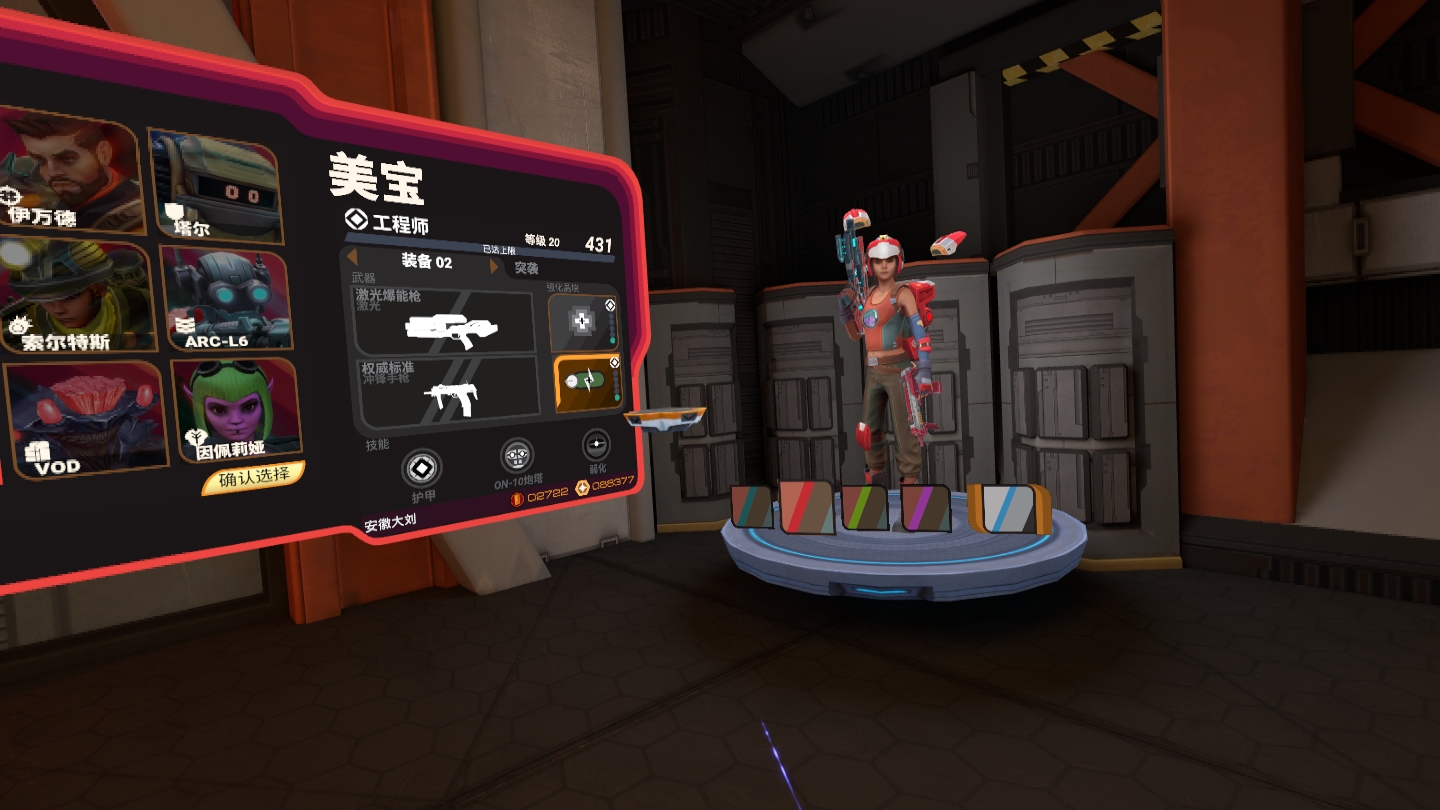Choose the 塔尔 robot hero tile
Image resolution: width=1440 pixels, height=810 pixels.
pos(214,185)
